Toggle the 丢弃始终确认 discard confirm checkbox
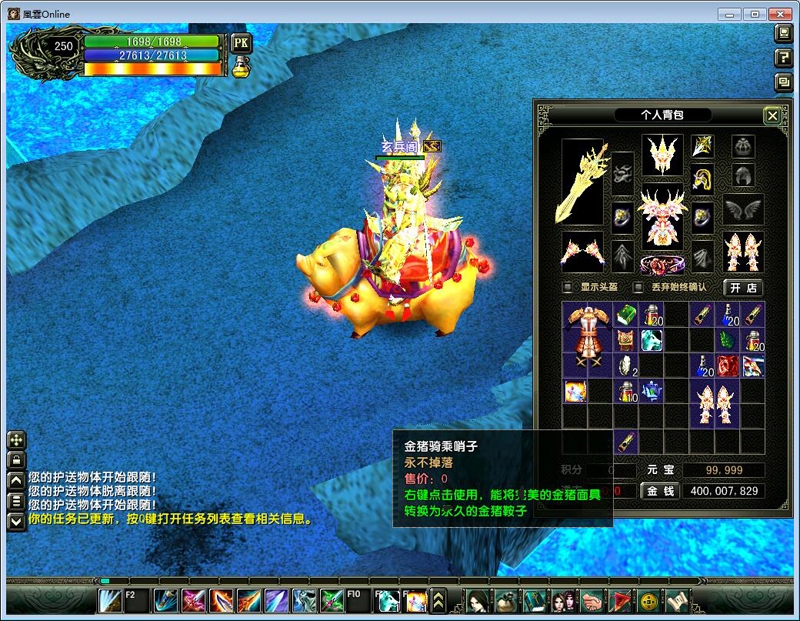Viewport: 800px width, 621px height. click(639, 287)
